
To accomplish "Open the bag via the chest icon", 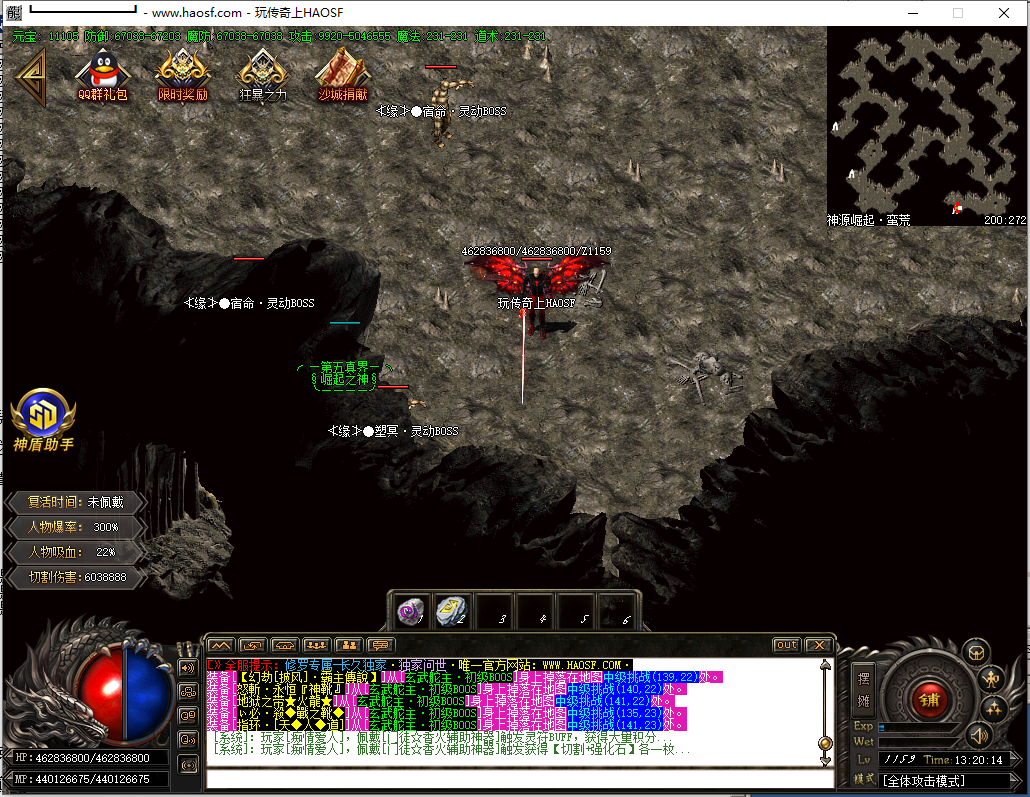I will (x=975, y=653).
